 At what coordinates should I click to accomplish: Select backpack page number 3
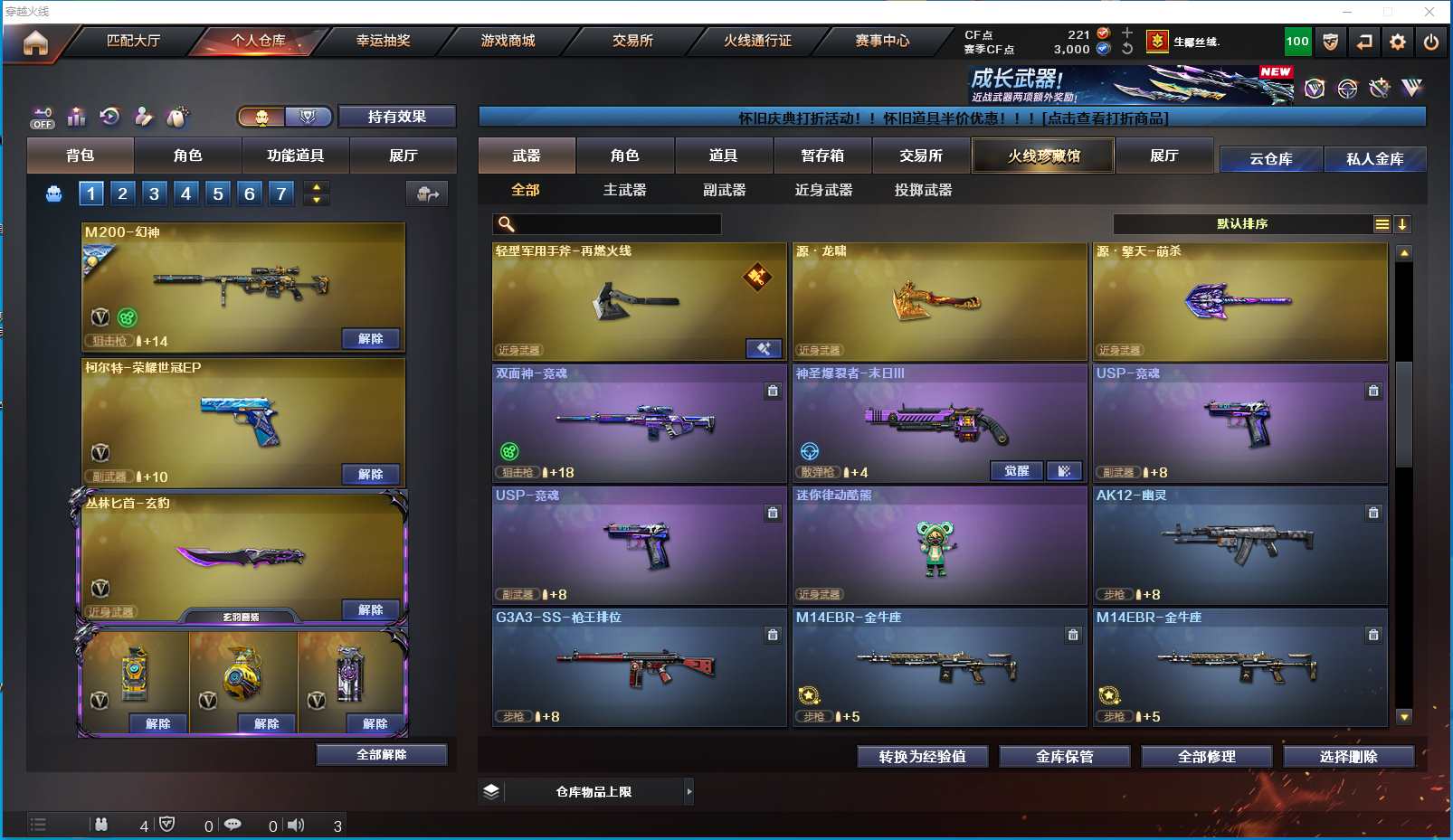pos(155,193)
